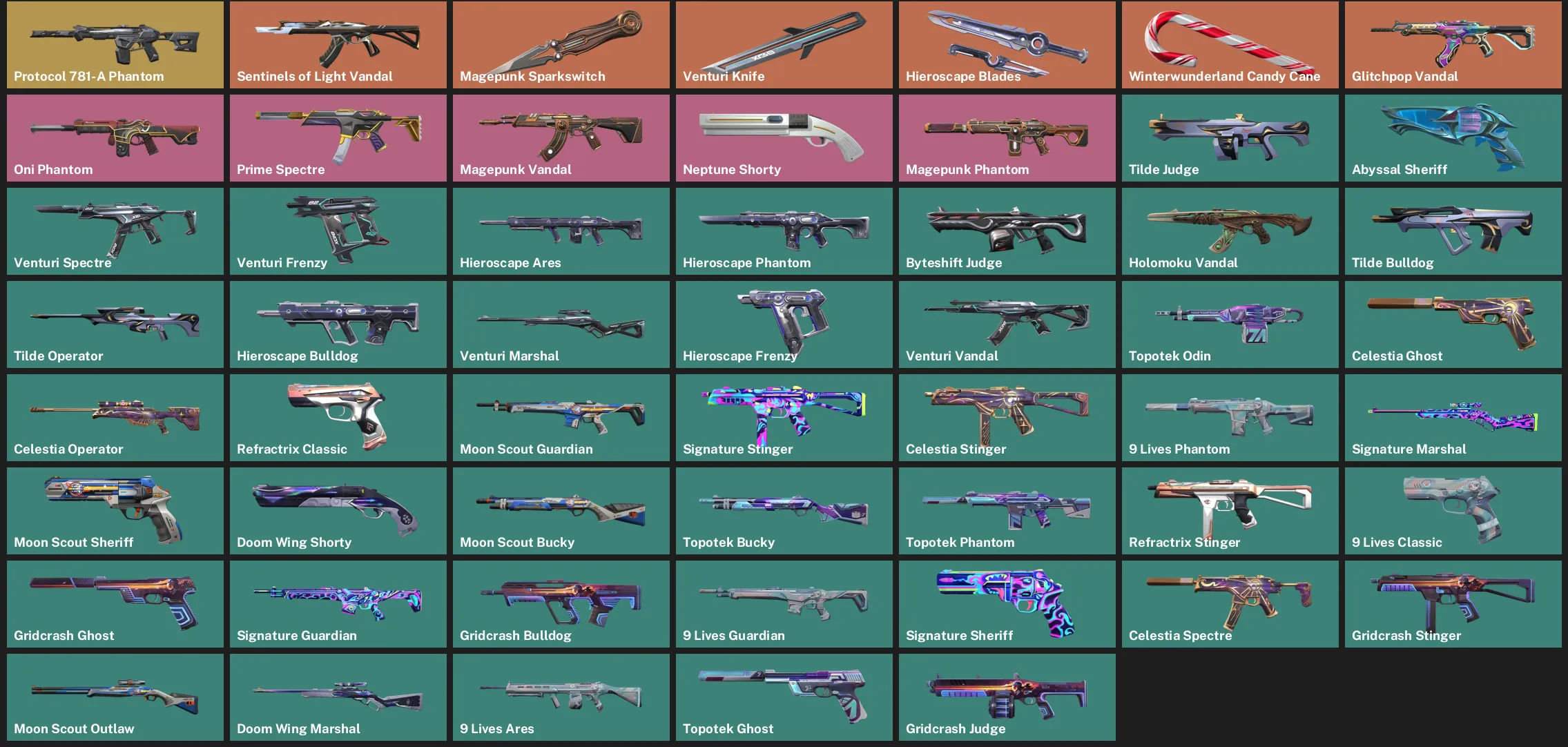Image resolution: width=1568 pixels, height=747 pixels.
Task: Click the Signature Stinger tile
Action: click(x=784, y=417)
